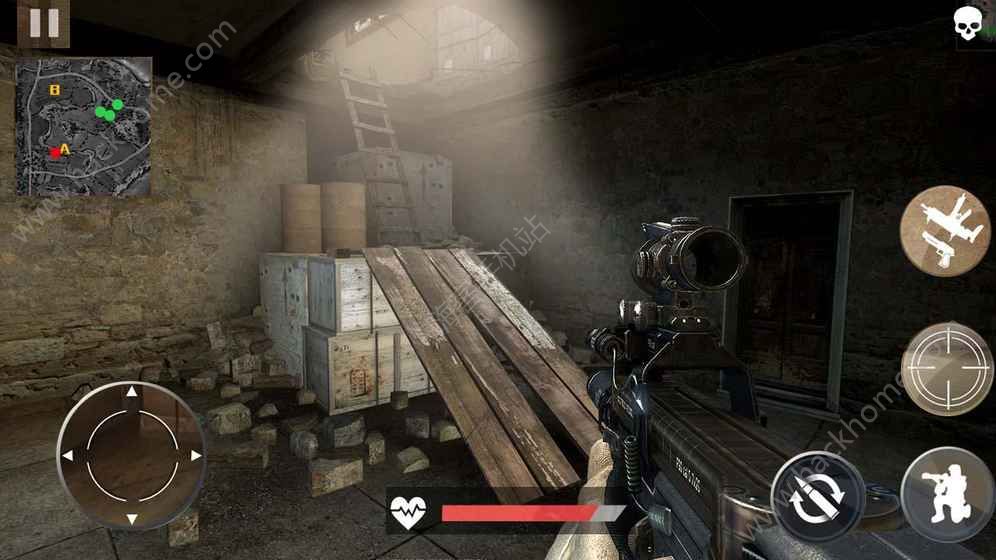Switch weapons using the rifle and pistol button
The width and height of the screenshot is (996, 560).
click(945, 231)
